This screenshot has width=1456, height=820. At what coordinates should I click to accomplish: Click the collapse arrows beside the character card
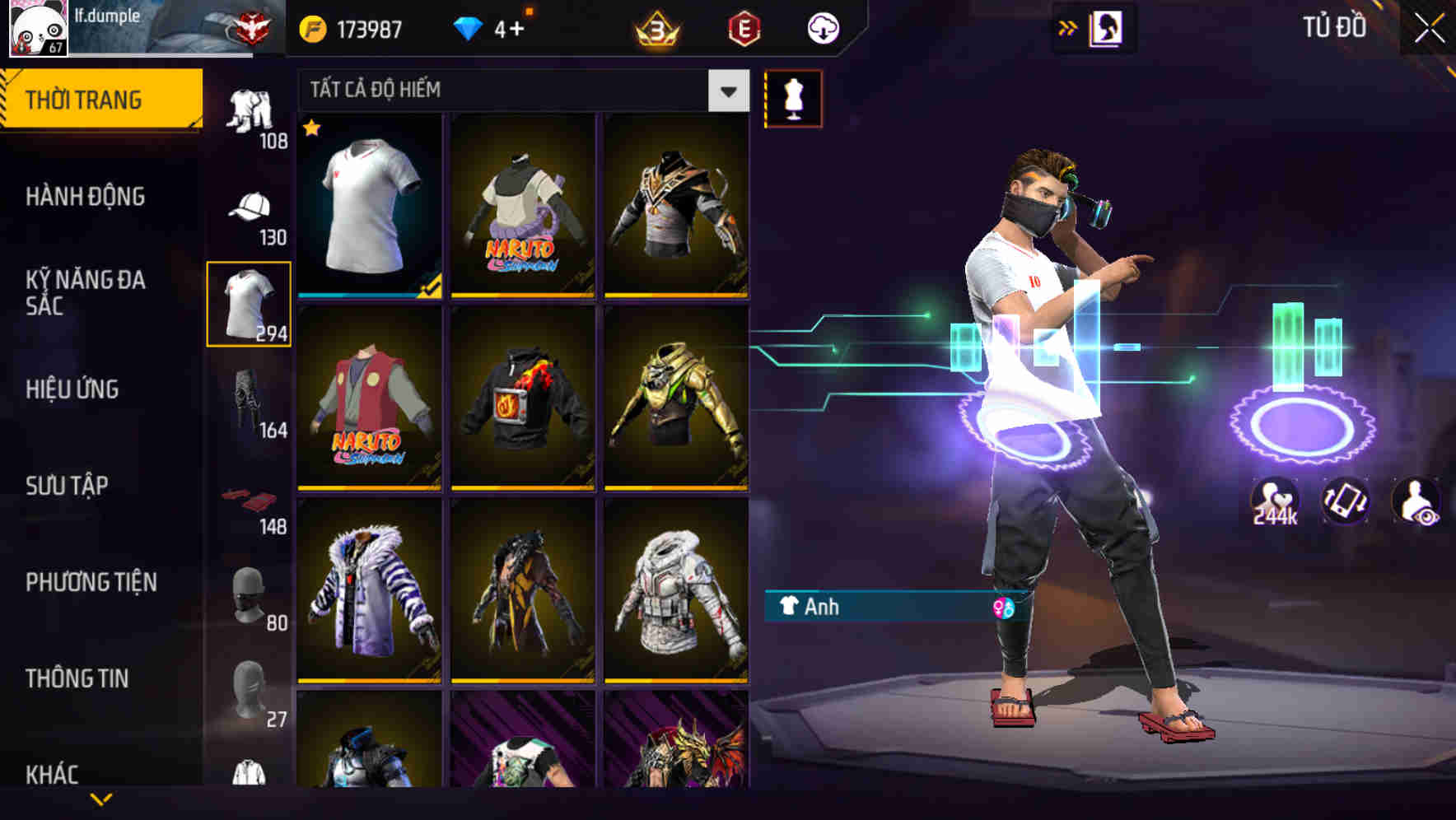[1069, 27]
